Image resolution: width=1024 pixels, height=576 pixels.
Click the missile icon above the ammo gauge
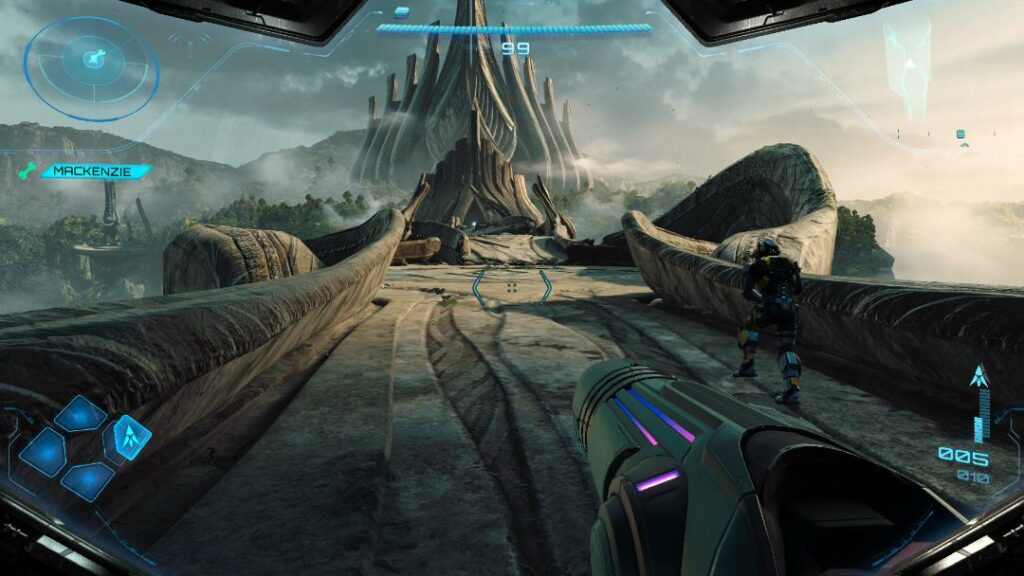coord(979,377)
